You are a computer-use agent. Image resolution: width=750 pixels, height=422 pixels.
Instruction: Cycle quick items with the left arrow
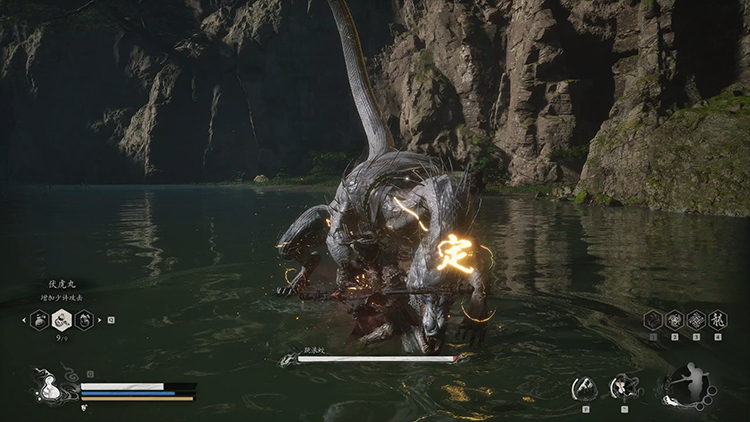pyautogui.click(x=24, y=320)
